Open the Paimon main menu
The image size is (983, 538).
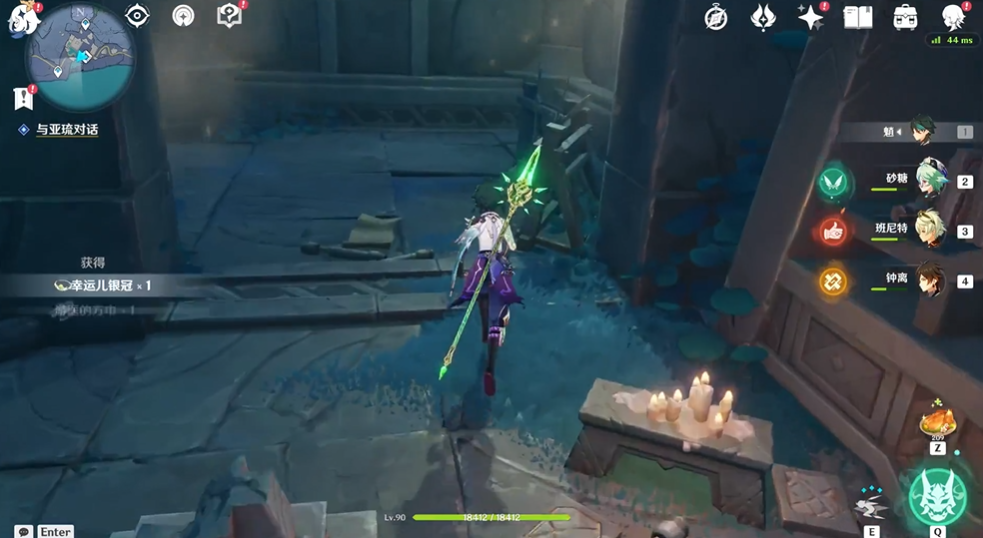pyautogui.click(x=21, y=19)
